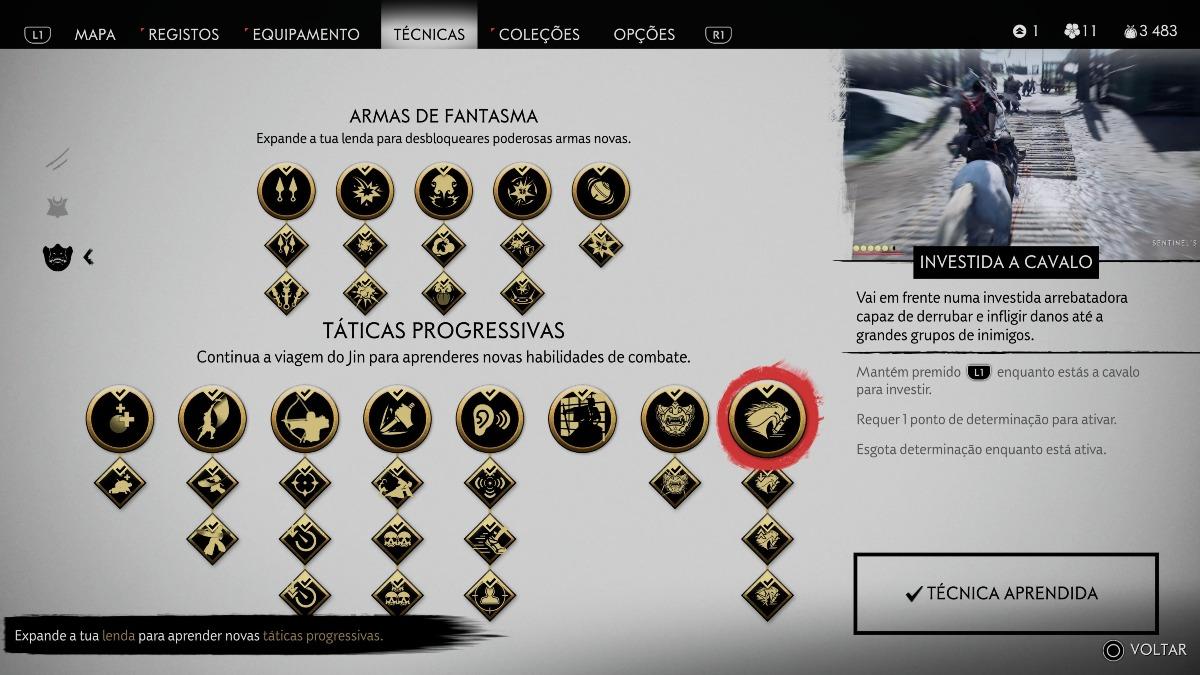Viewport: 1200px width, 675px height.
Task: Click the Técnica Aprendida button
Action: [1005, 593]
